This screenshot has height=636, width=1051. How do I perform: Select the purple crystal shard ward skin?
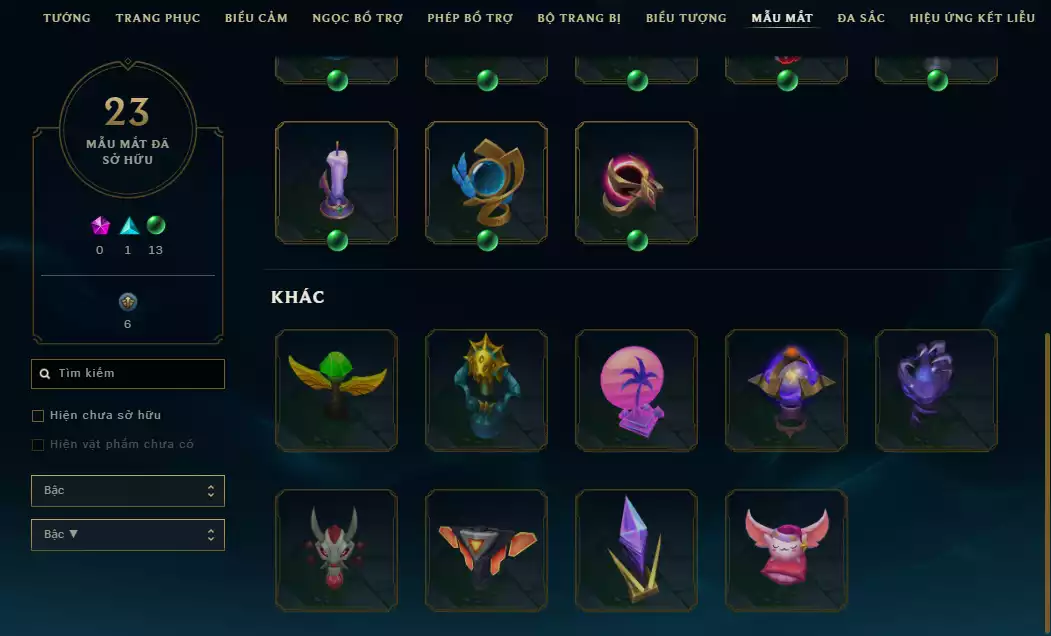(636, 550)
